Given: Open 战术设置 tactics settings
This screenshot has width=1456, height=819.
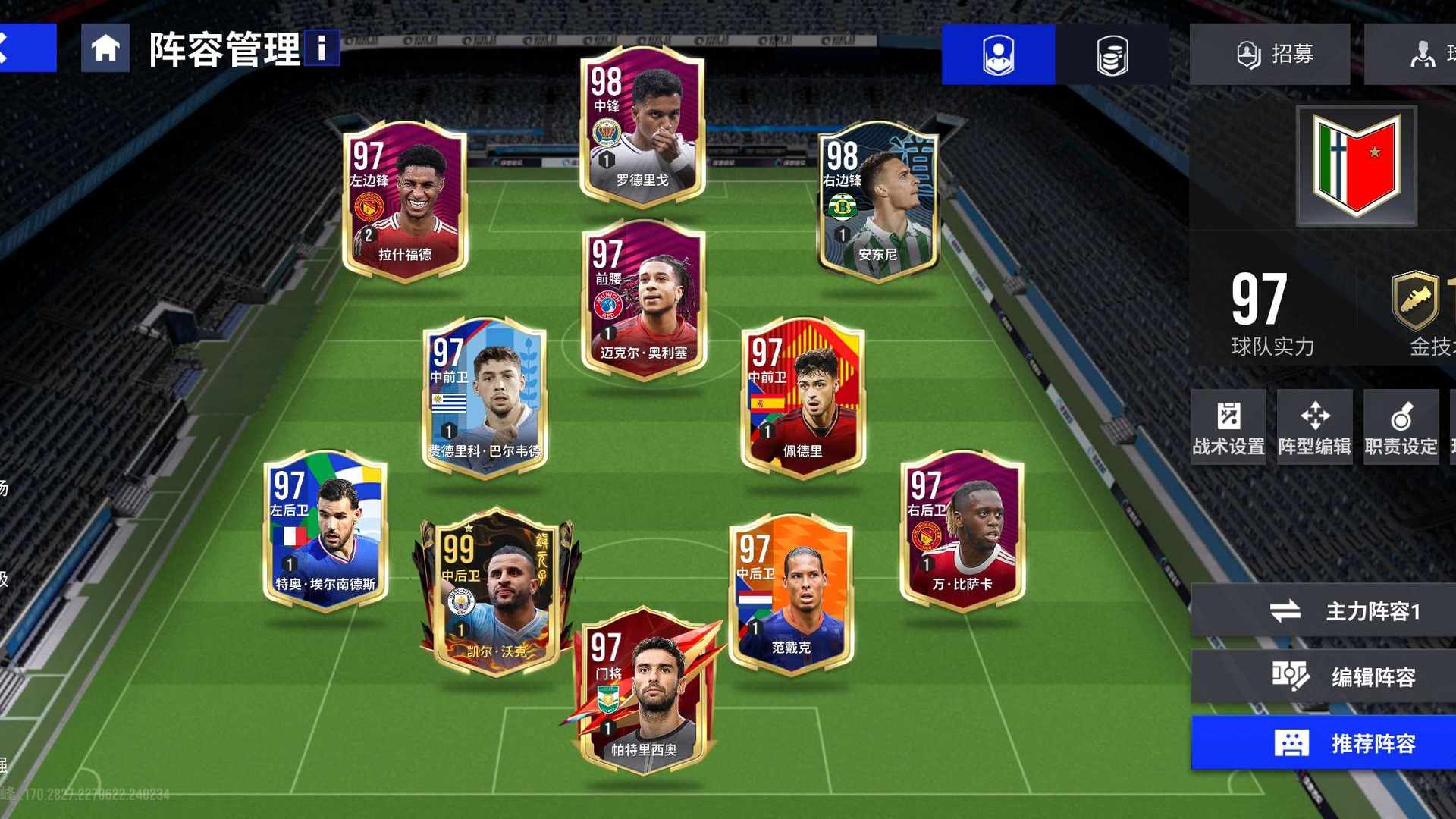Looking at the screenshot, I should (x=1228, y=427).
